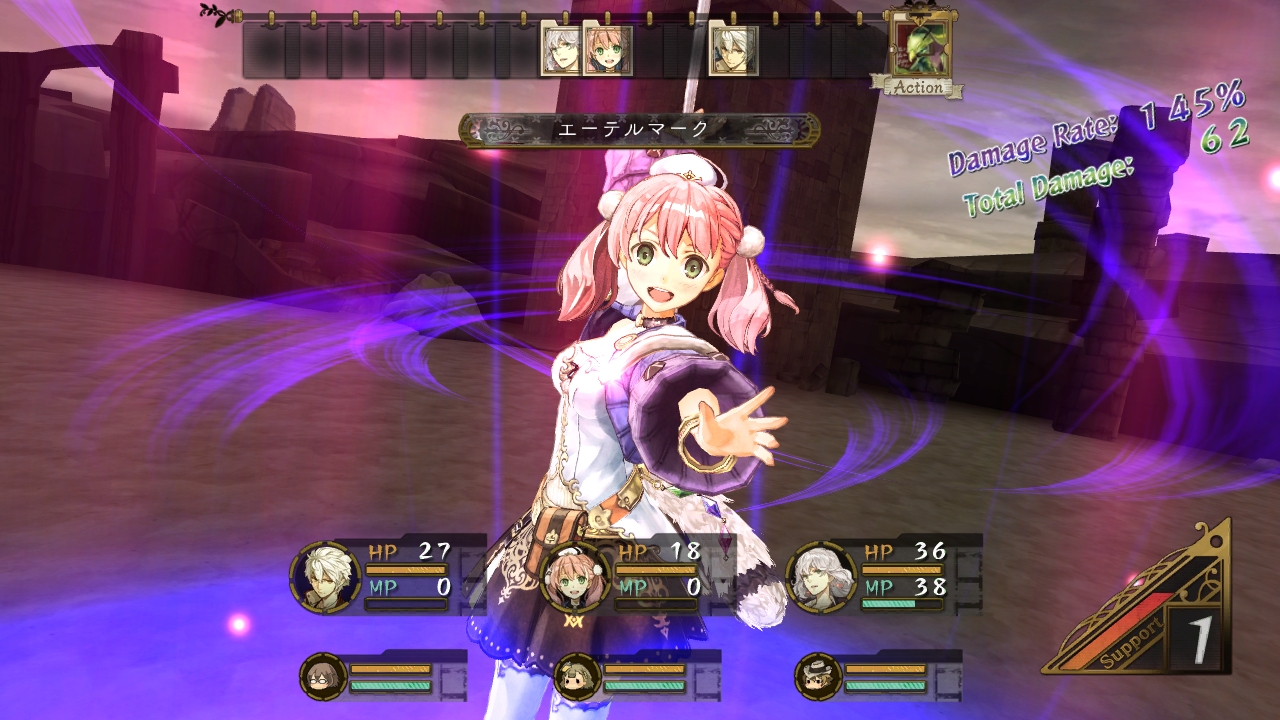The height and width of the screenshot is (720, 1280).
Task: Click the pink-haired girl's turn order card
Action: pyautogui.click(x=608, y=52)
